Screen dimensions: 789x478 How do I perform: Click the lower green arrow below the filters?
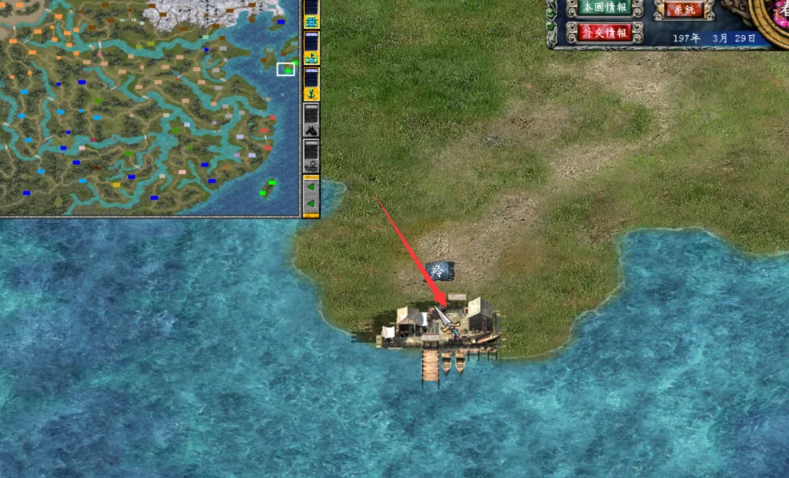[x=311, y=205]
